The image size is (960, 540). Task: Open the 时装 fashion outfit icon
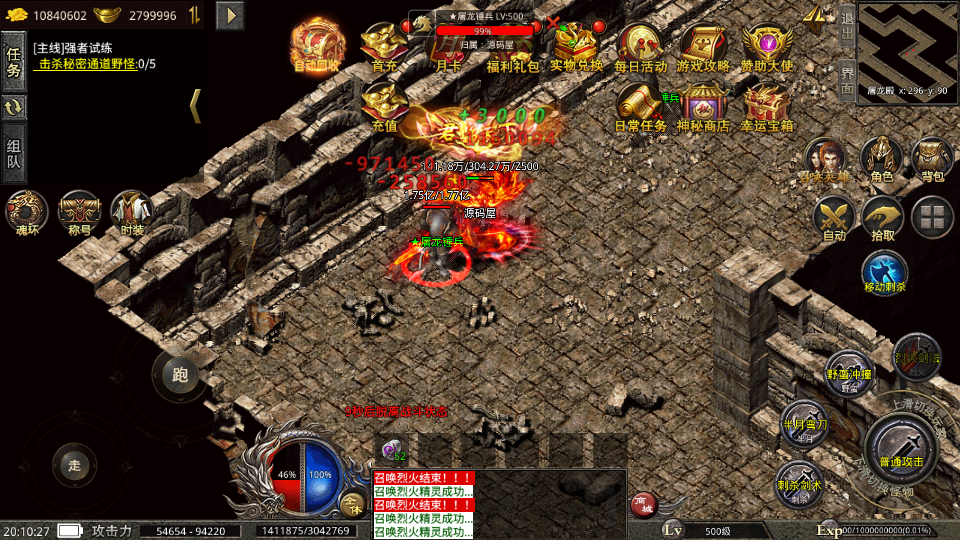[x=132, y=213]
